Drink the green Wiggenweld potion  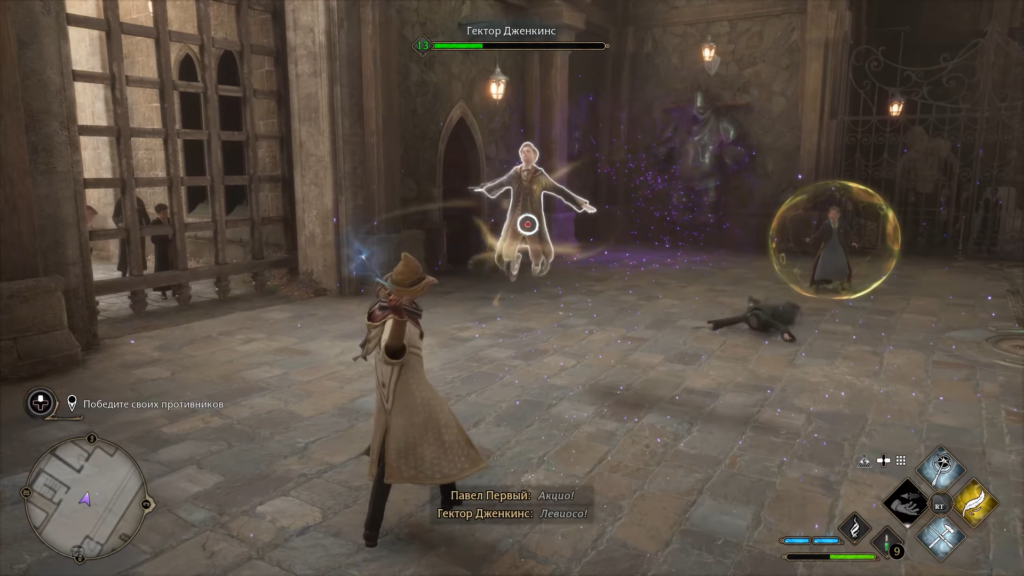click(x=887, y=545)
